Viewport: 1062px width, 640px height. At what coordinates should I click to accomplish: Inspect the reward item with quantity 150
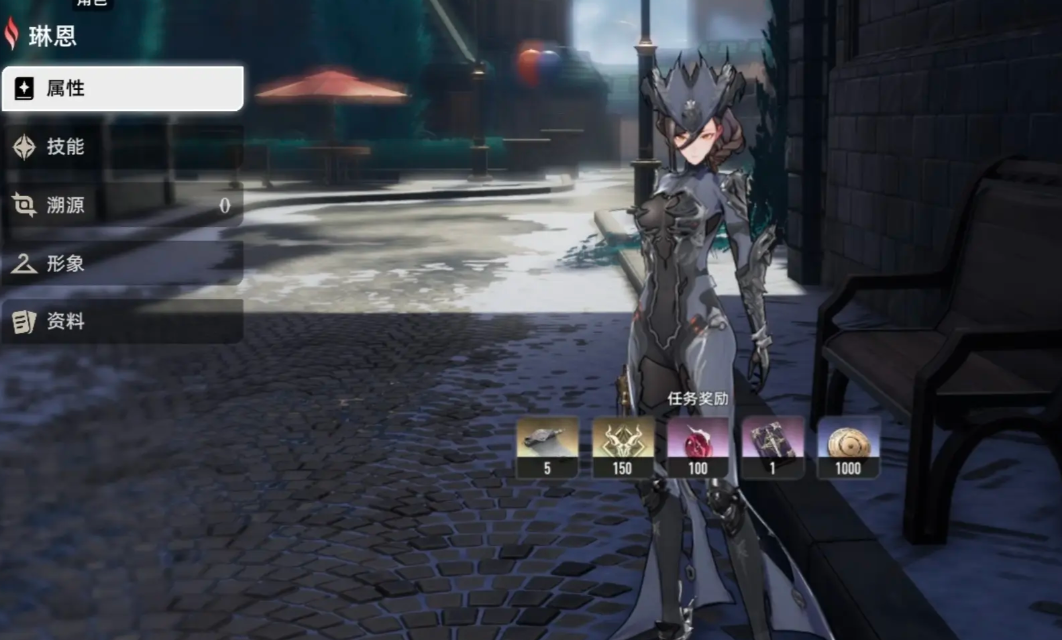pos(623,446)
